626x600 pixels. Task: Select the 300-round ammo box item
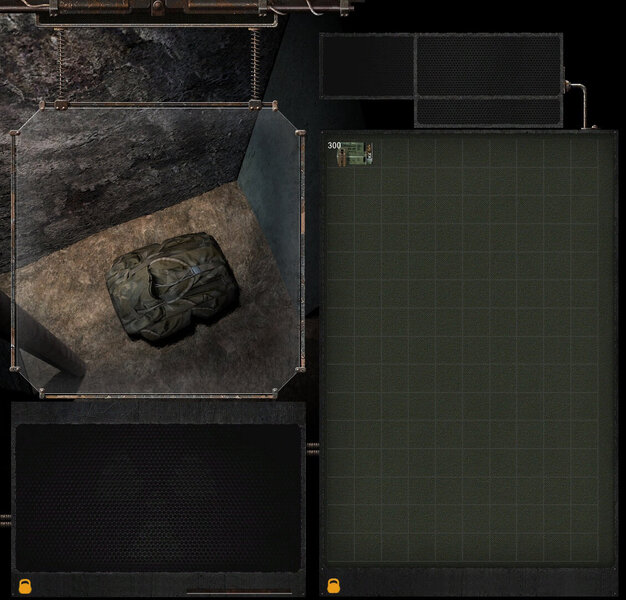355,154
